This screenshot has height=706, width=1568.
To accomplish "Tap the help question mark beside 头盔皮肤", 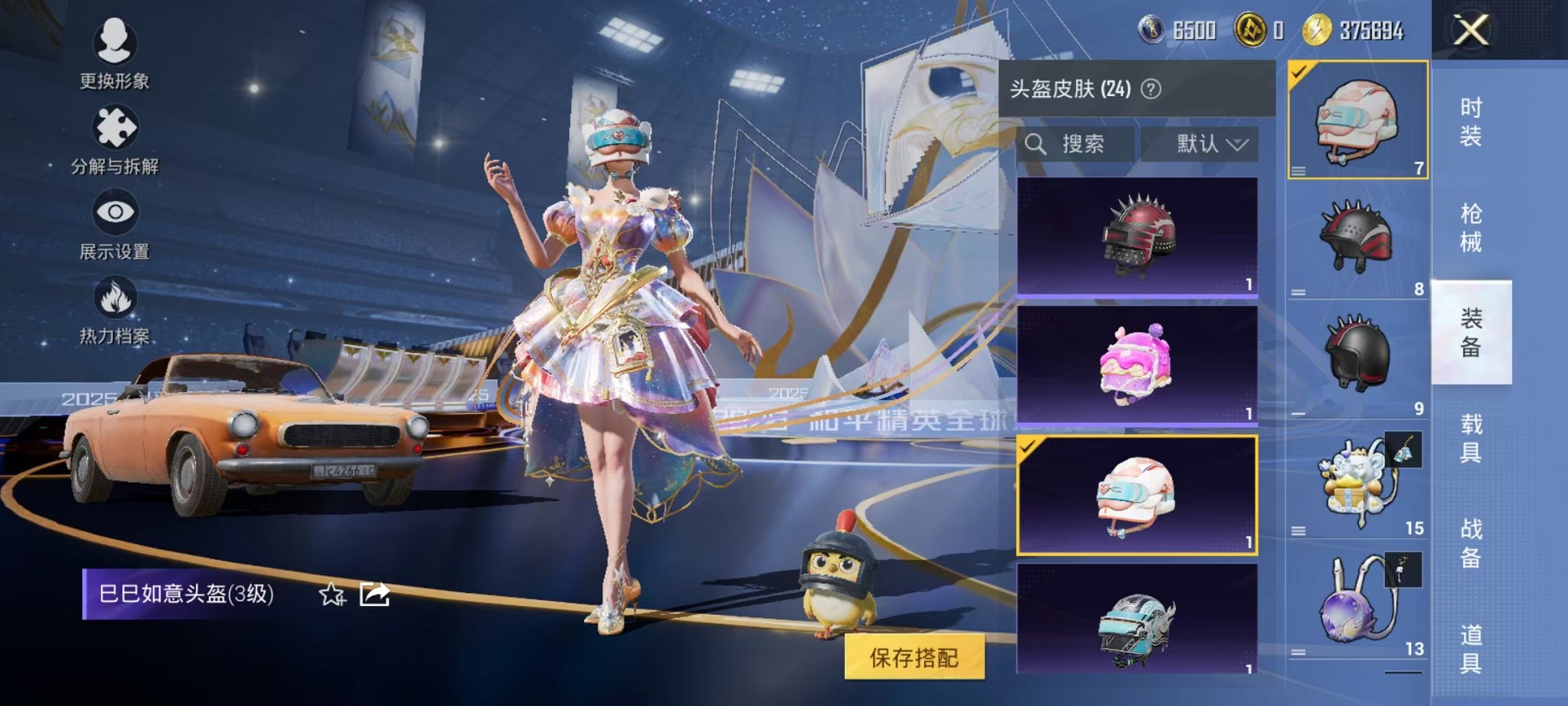I will click(x=1150, y=88).
